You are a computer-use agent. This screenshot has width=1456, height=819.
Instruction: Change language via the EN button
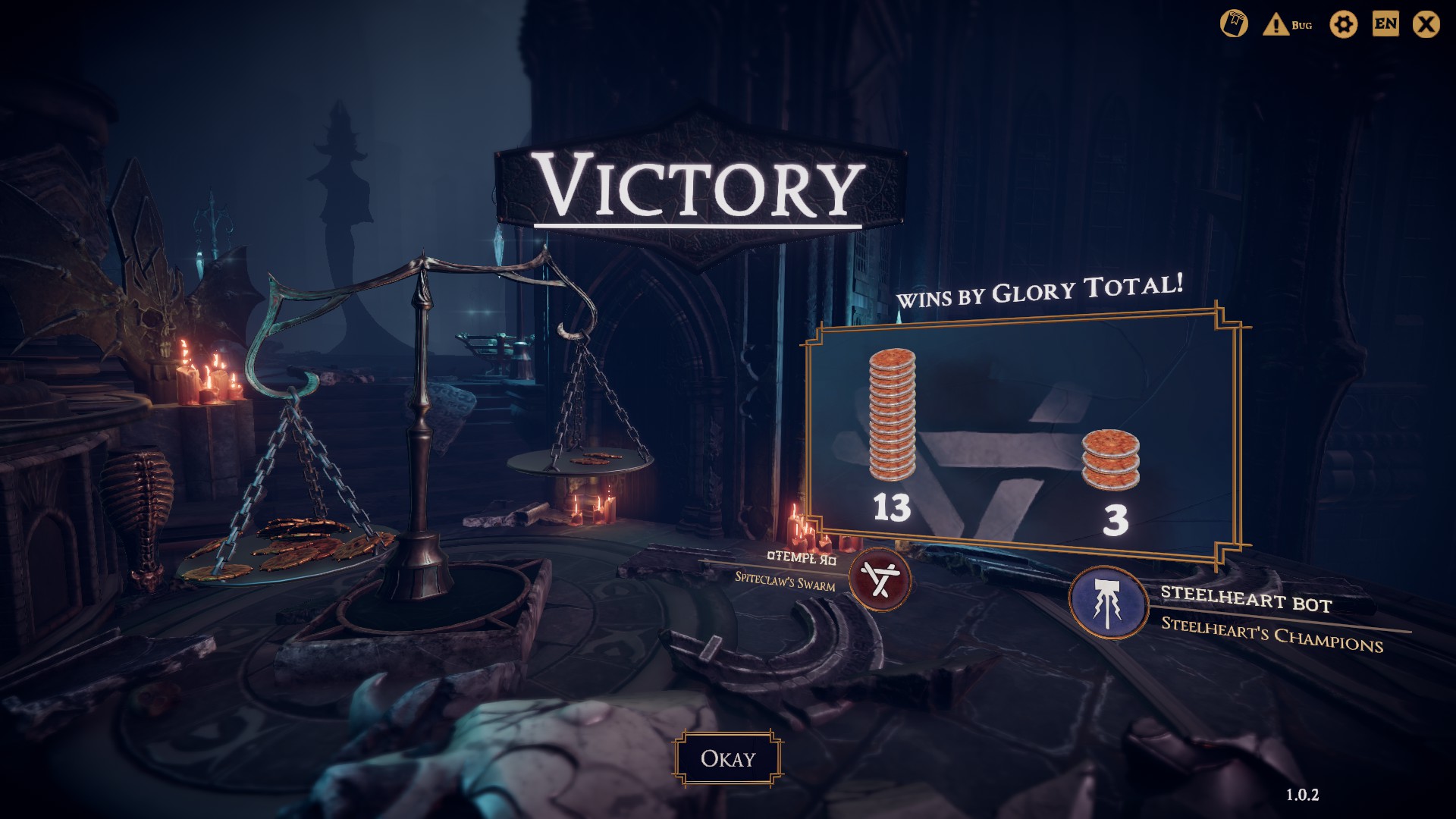click(x=1385, y=24)
